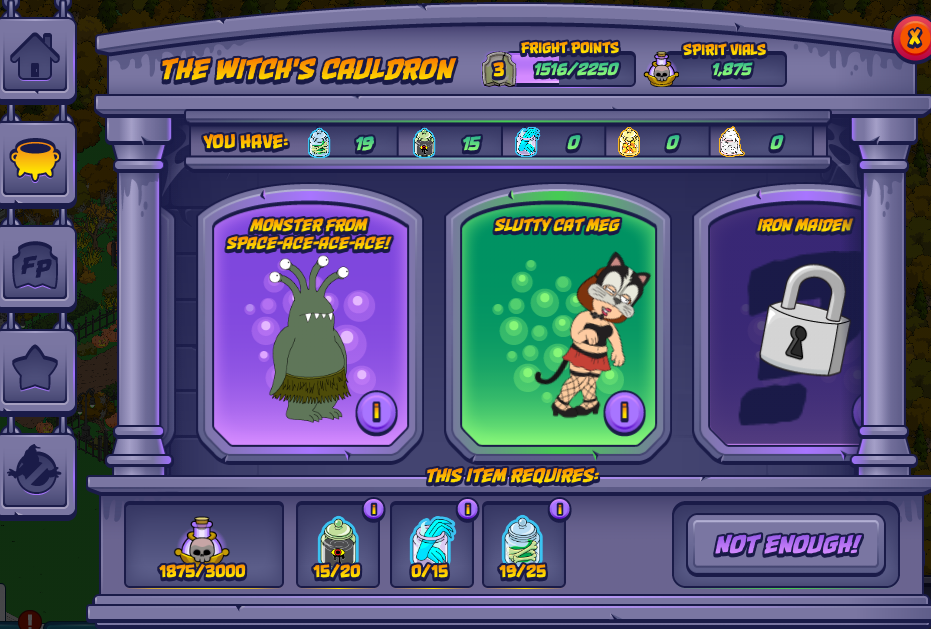Select the 1875/3000 spirit vials requirement
The width and height of the screenshot is (931, 629).
point(203,545)
